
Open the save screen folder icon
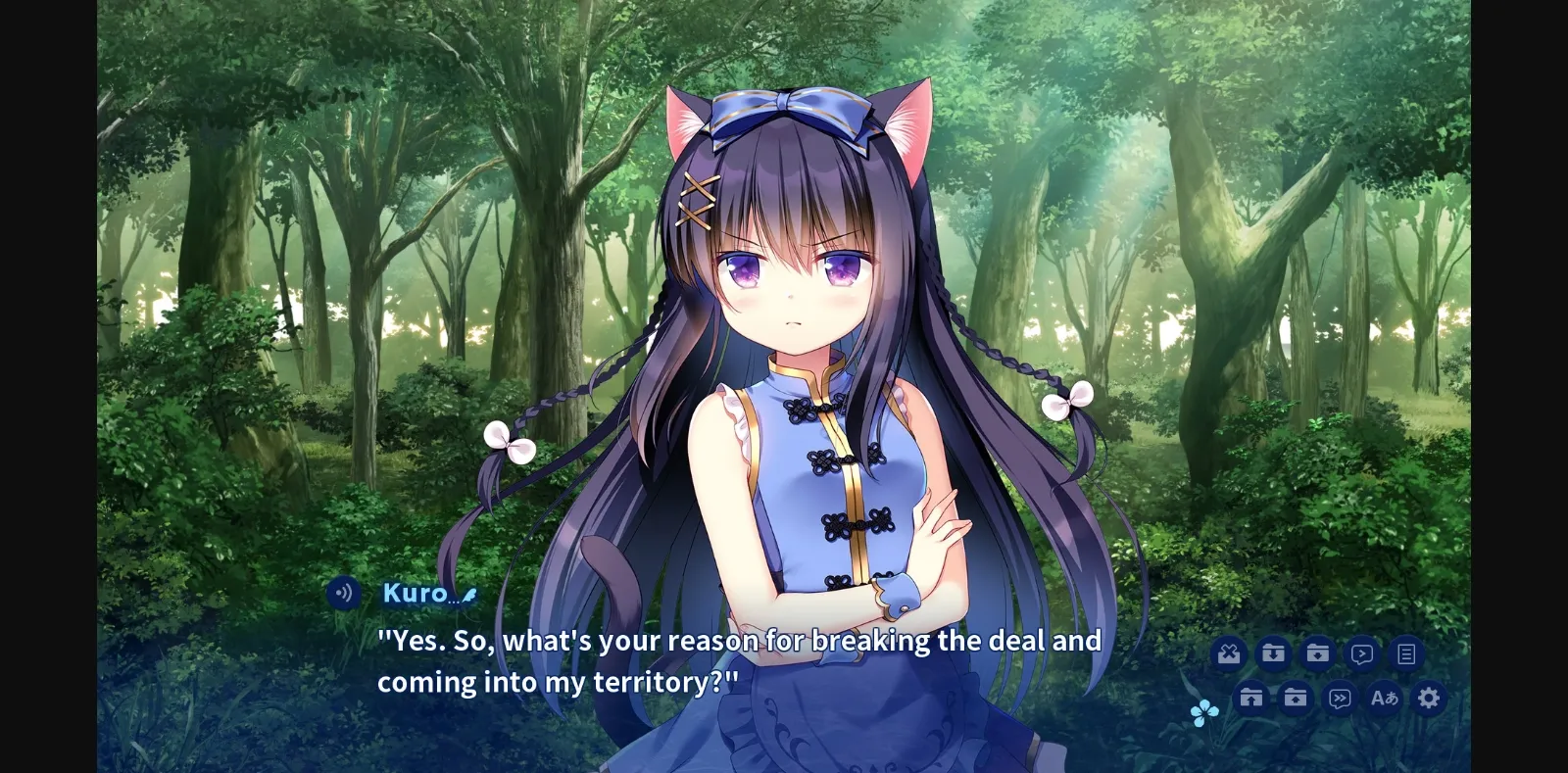click(x=1320, y=652)
